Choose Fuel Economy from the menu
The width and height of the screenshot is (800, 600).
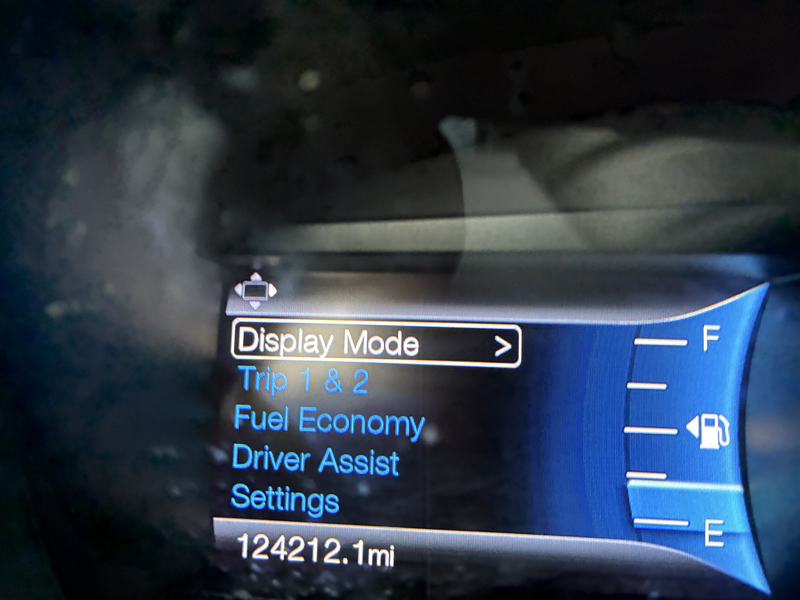[x=328, y=421]
